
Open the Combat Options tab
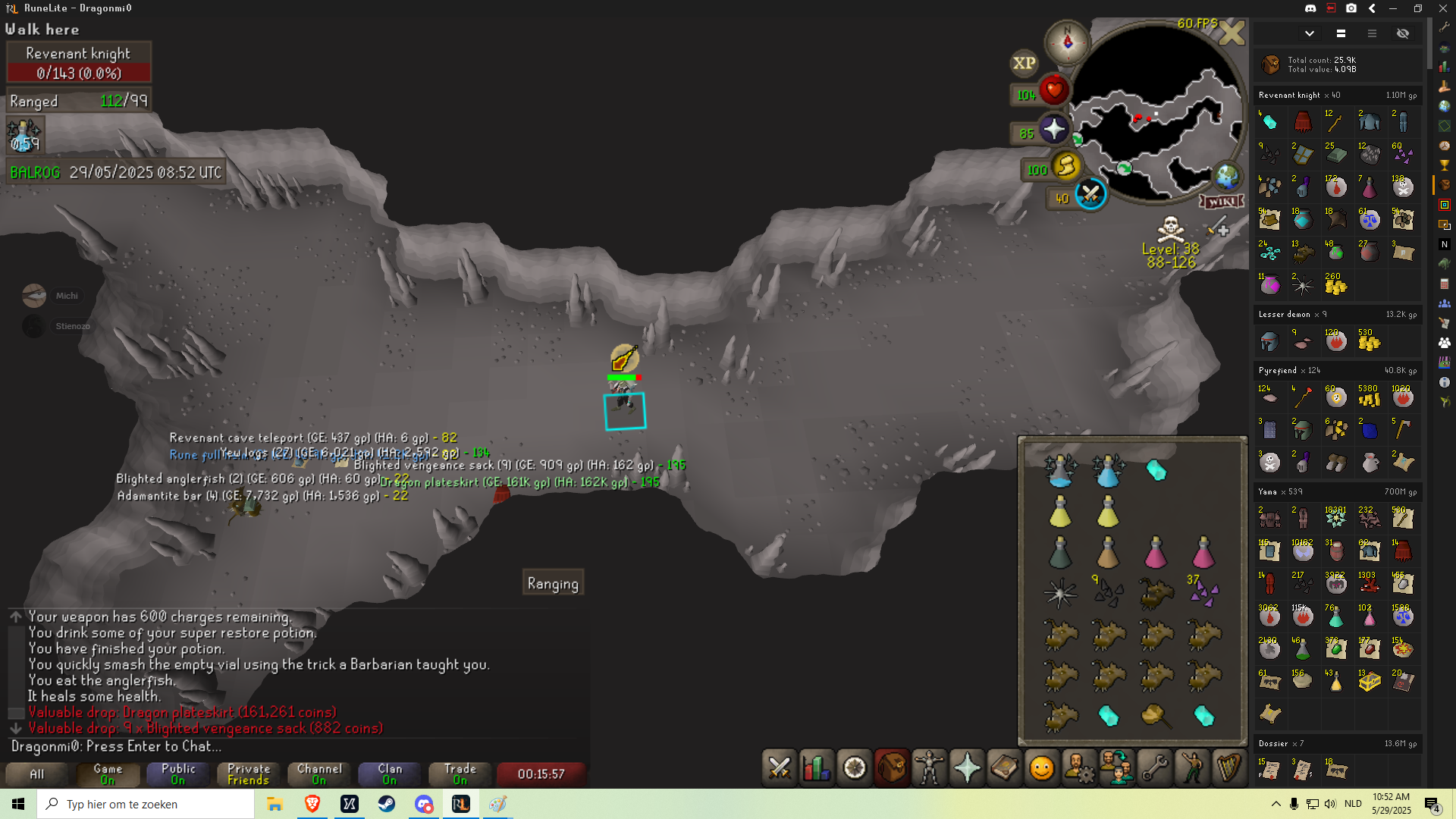coord(780,768)
